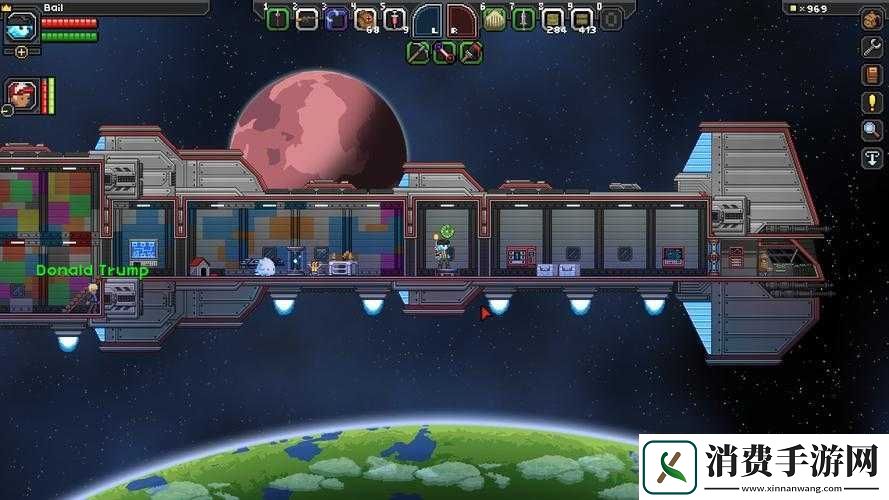Screen dimensions: 889x500
Task: Select the red-haired party member portrait
Action: pos(20,92)
